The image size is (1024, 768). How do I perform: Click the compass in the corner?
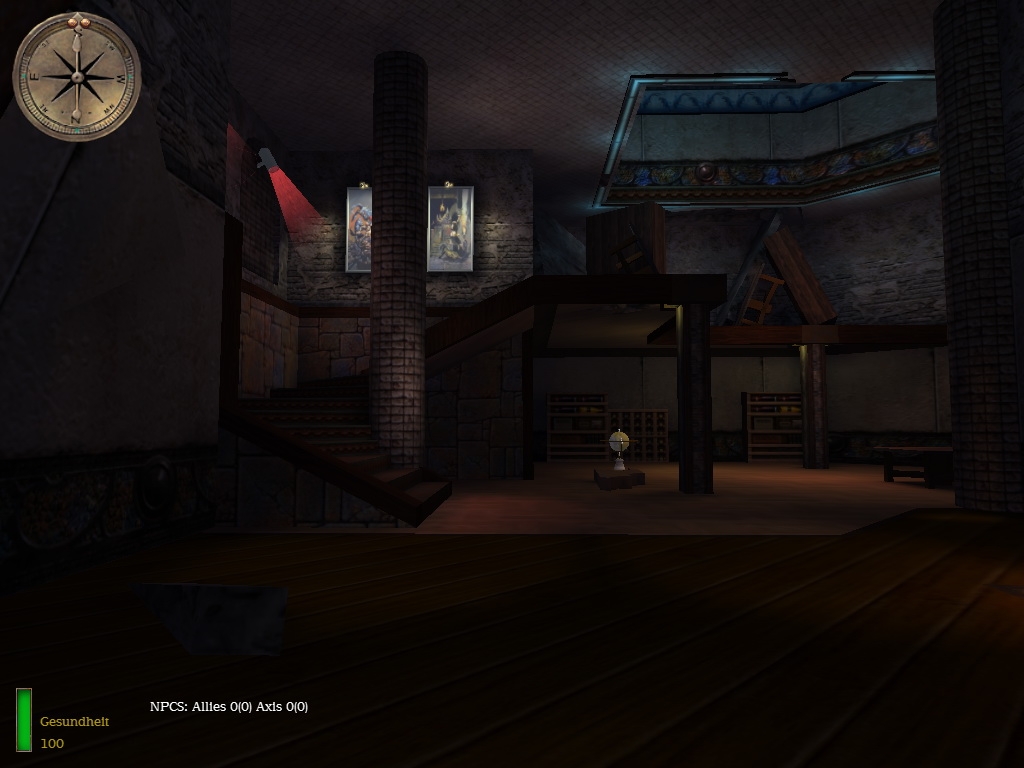point(77,76)
